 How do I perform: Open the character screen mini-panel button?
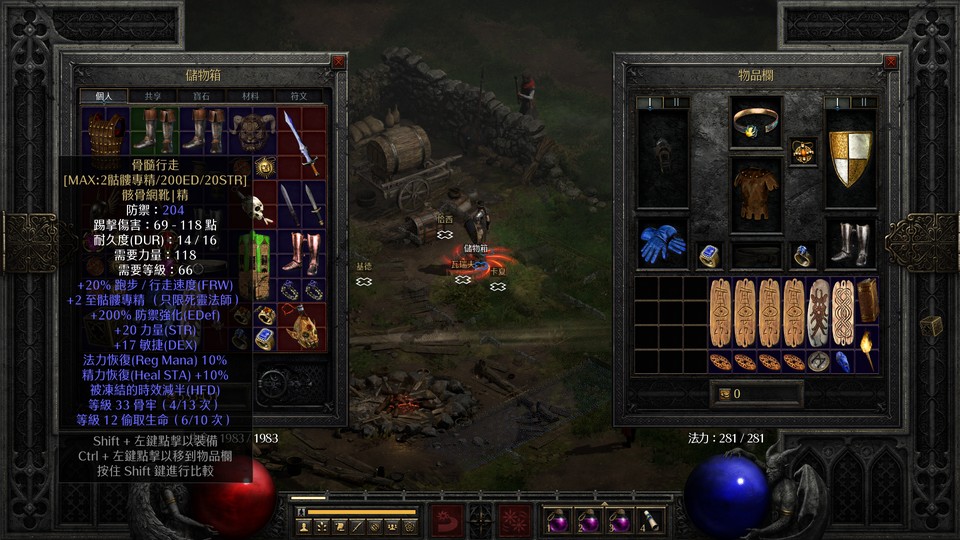click(x=304, y=526)
